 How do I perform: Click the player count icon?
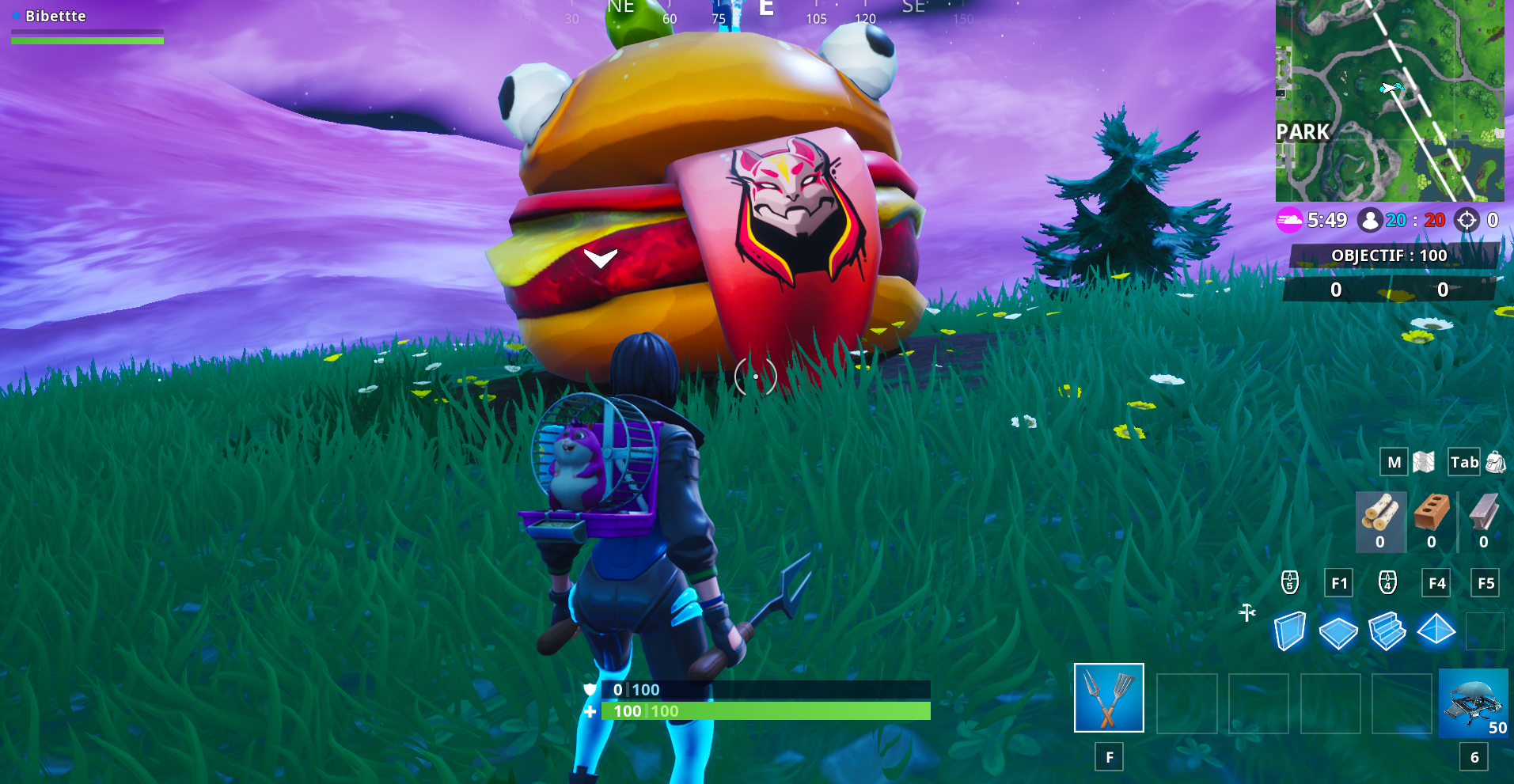click(1368, 220)
